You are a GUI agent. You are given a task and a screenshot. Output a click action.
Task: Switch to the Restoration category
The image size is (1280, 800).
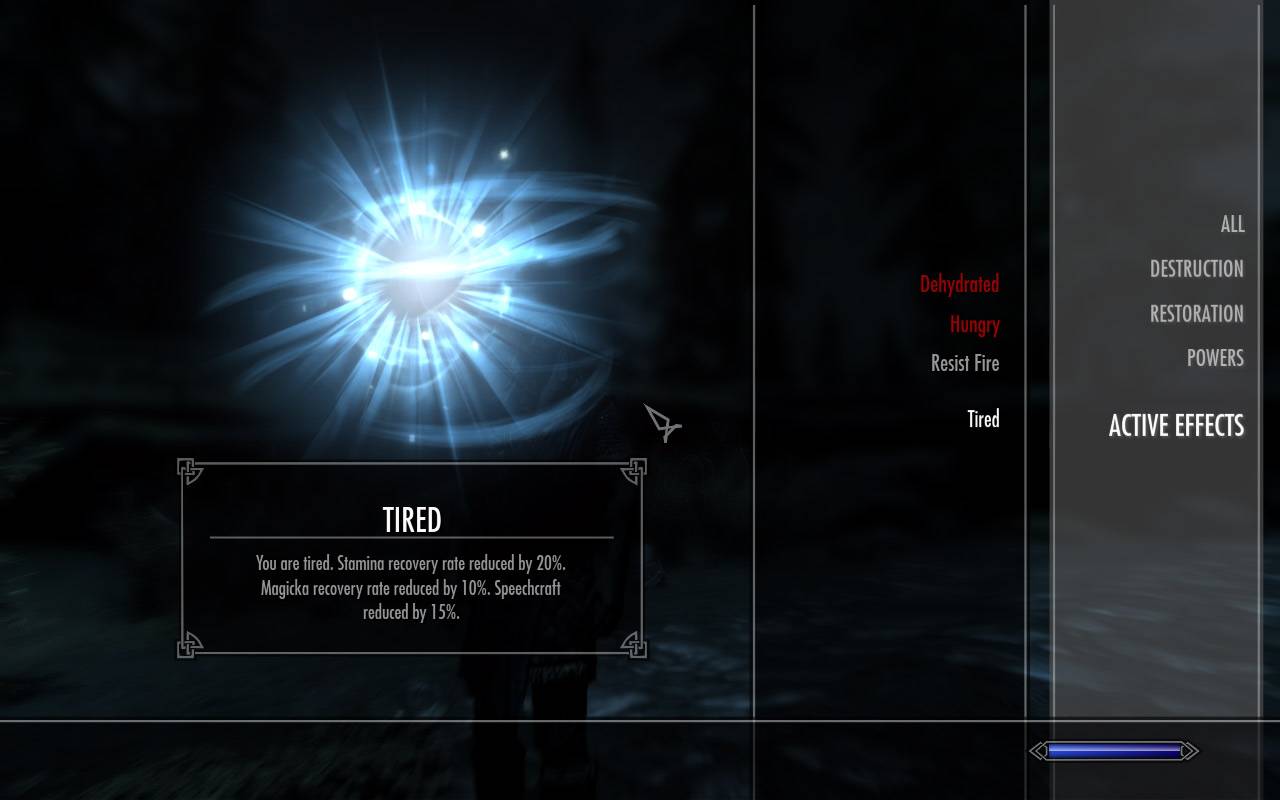coord(1196,314)
